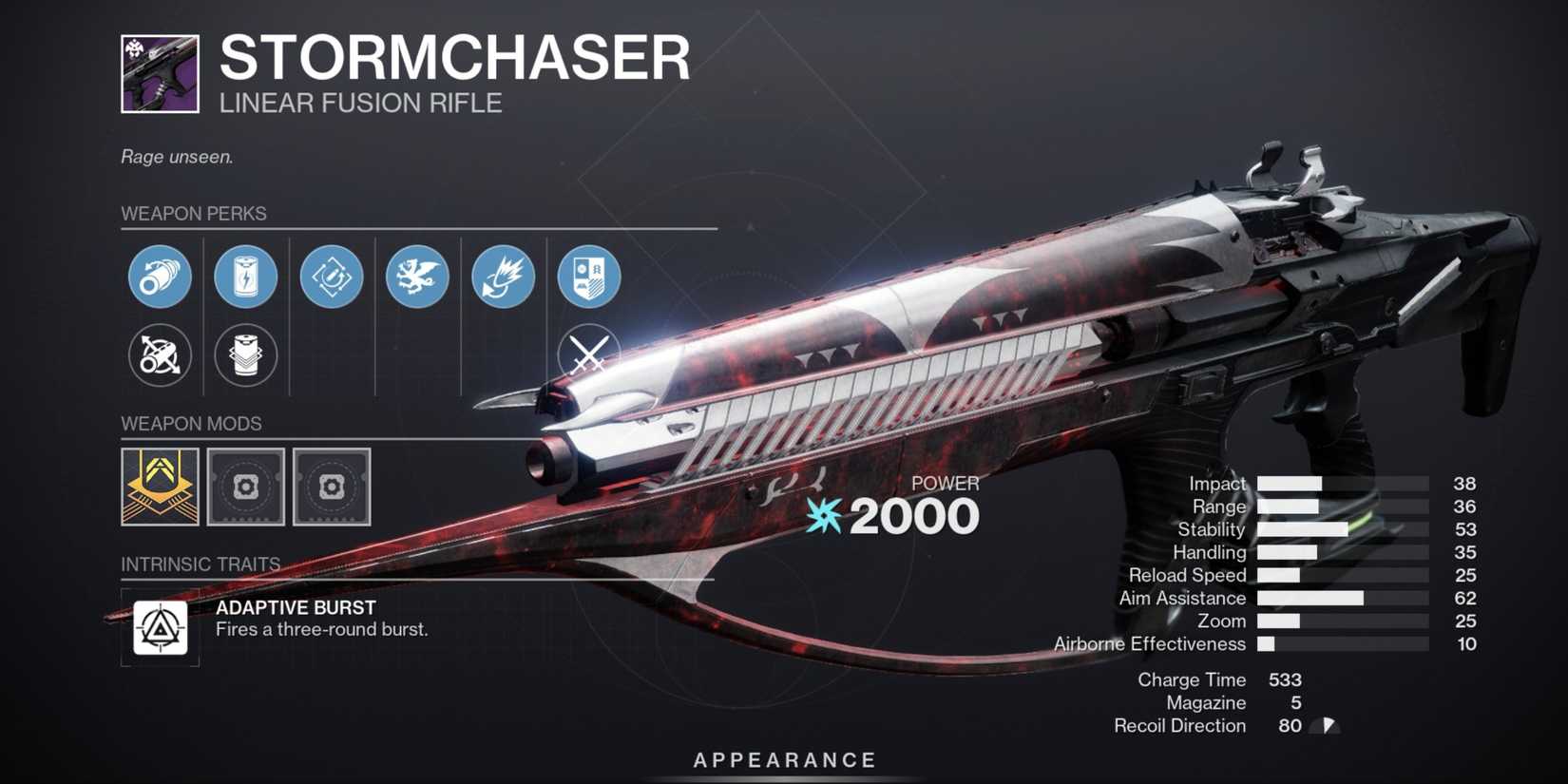Click the Recoil Direction indicator
Viewport: 1568px width, 784px height.
(x=1322, y=725)
